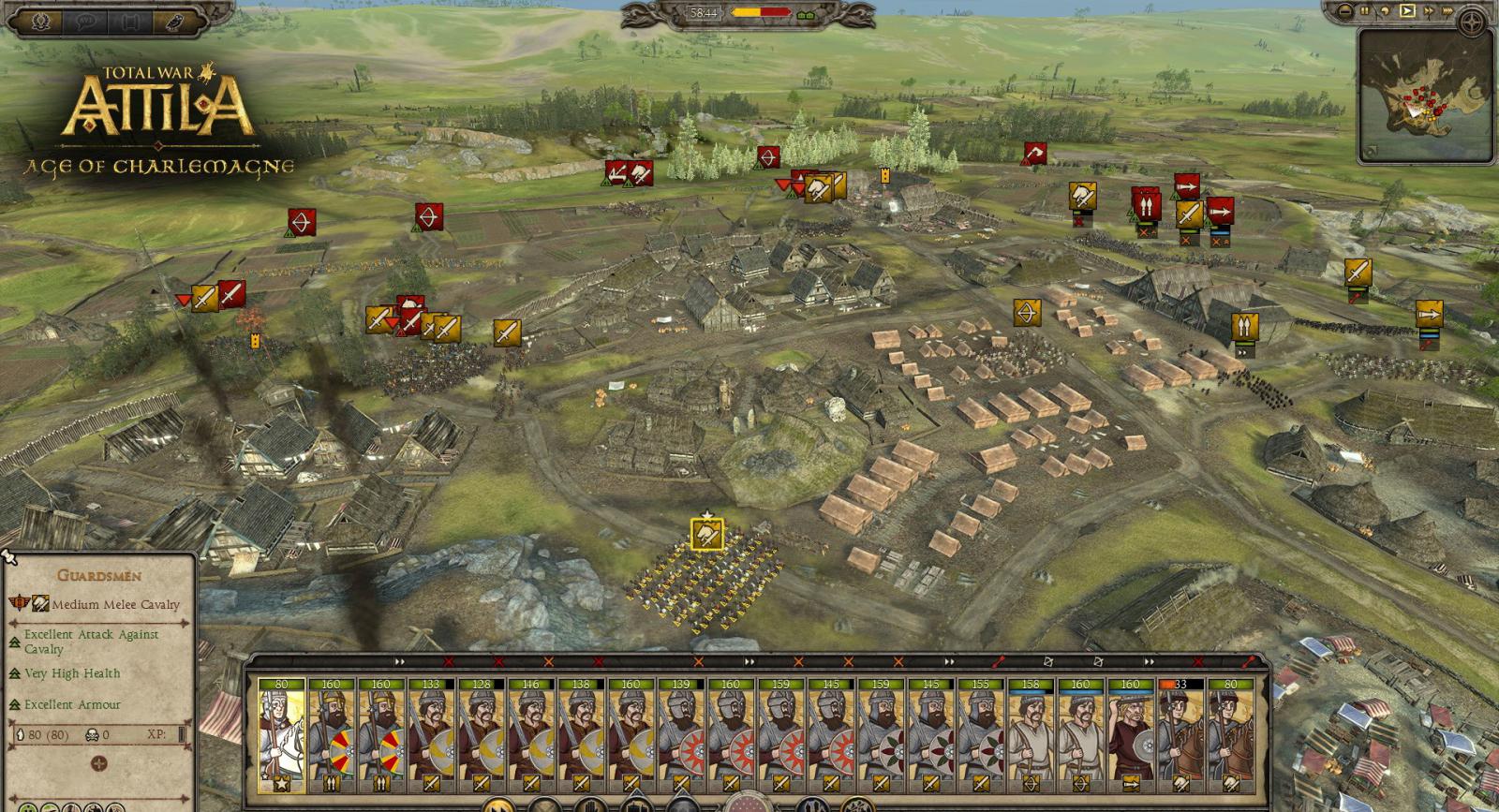
Task: Open the Guardsmen unit details panel title
Action: [100, 573]
